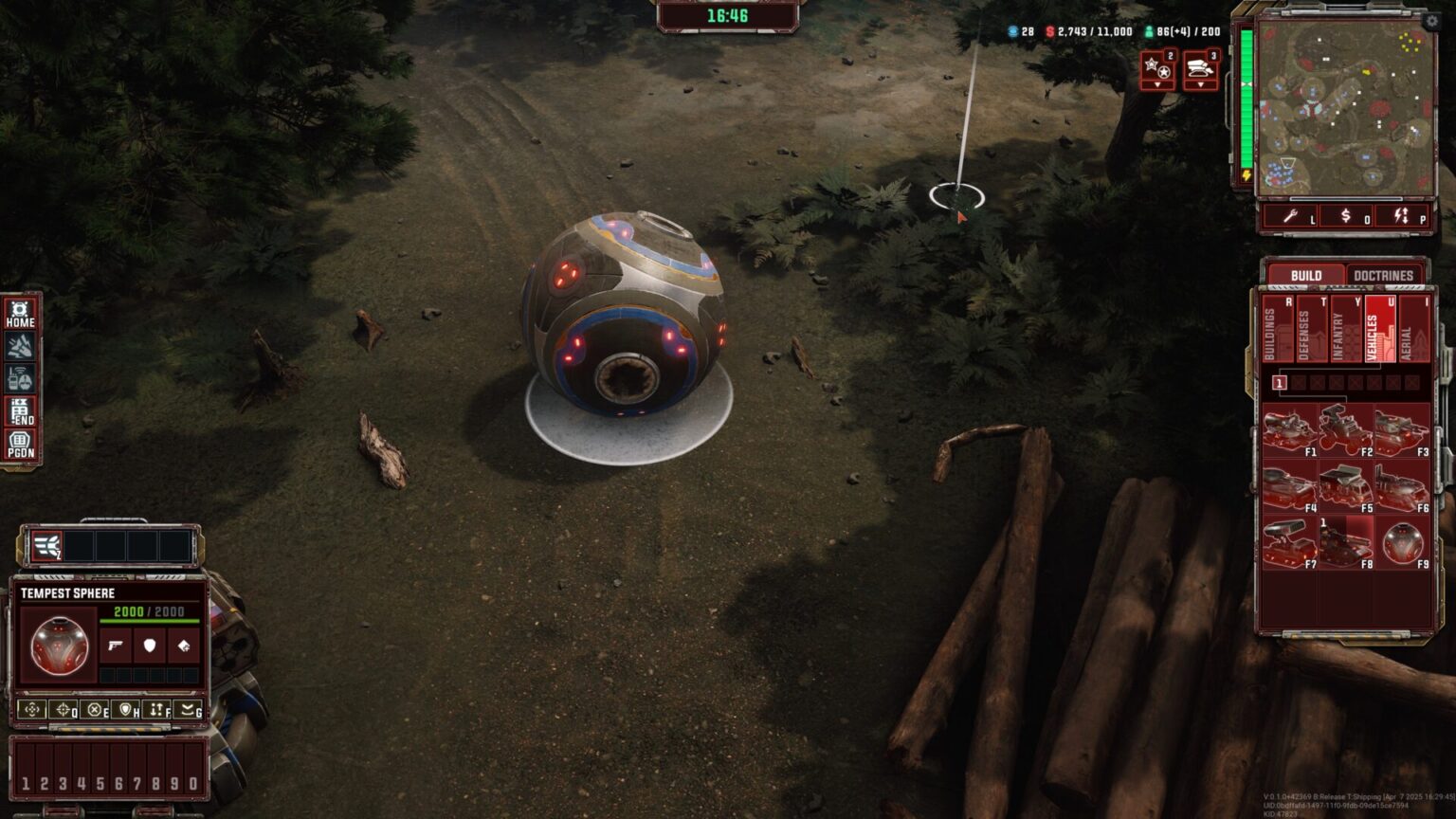This screenshot has height=819, width=1456.
Task: Click the PGDN side button
Action: [x=21, y=446]
